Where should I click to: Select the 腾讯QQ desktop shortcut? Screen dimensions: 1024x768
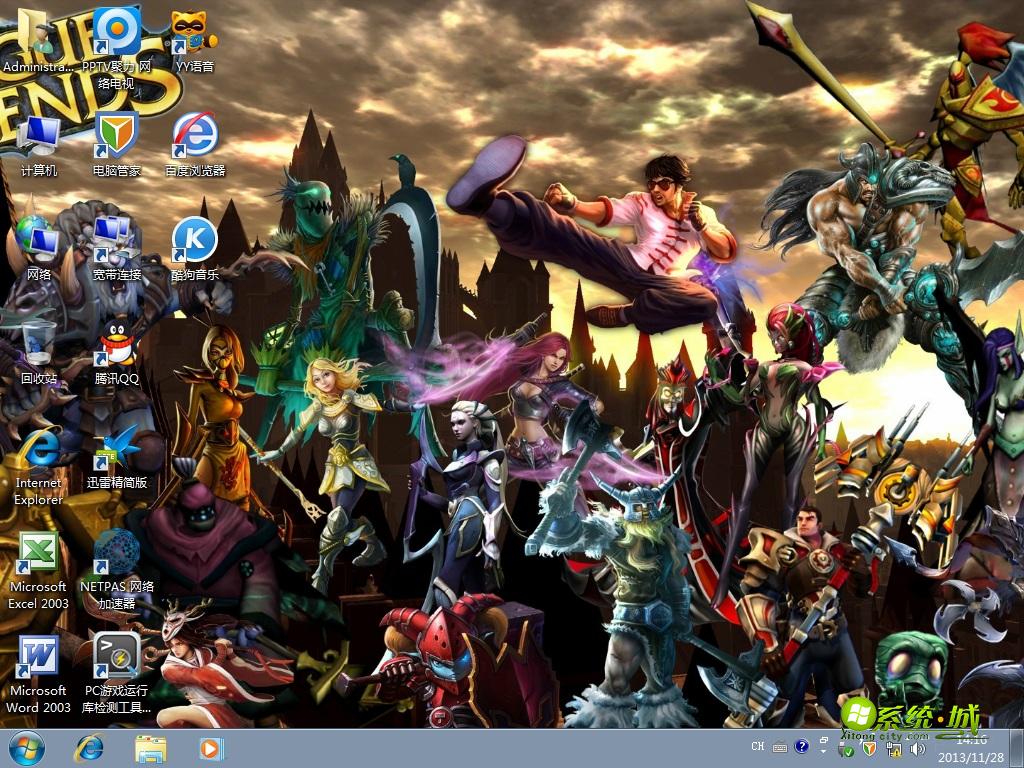[x=117, y=349]
